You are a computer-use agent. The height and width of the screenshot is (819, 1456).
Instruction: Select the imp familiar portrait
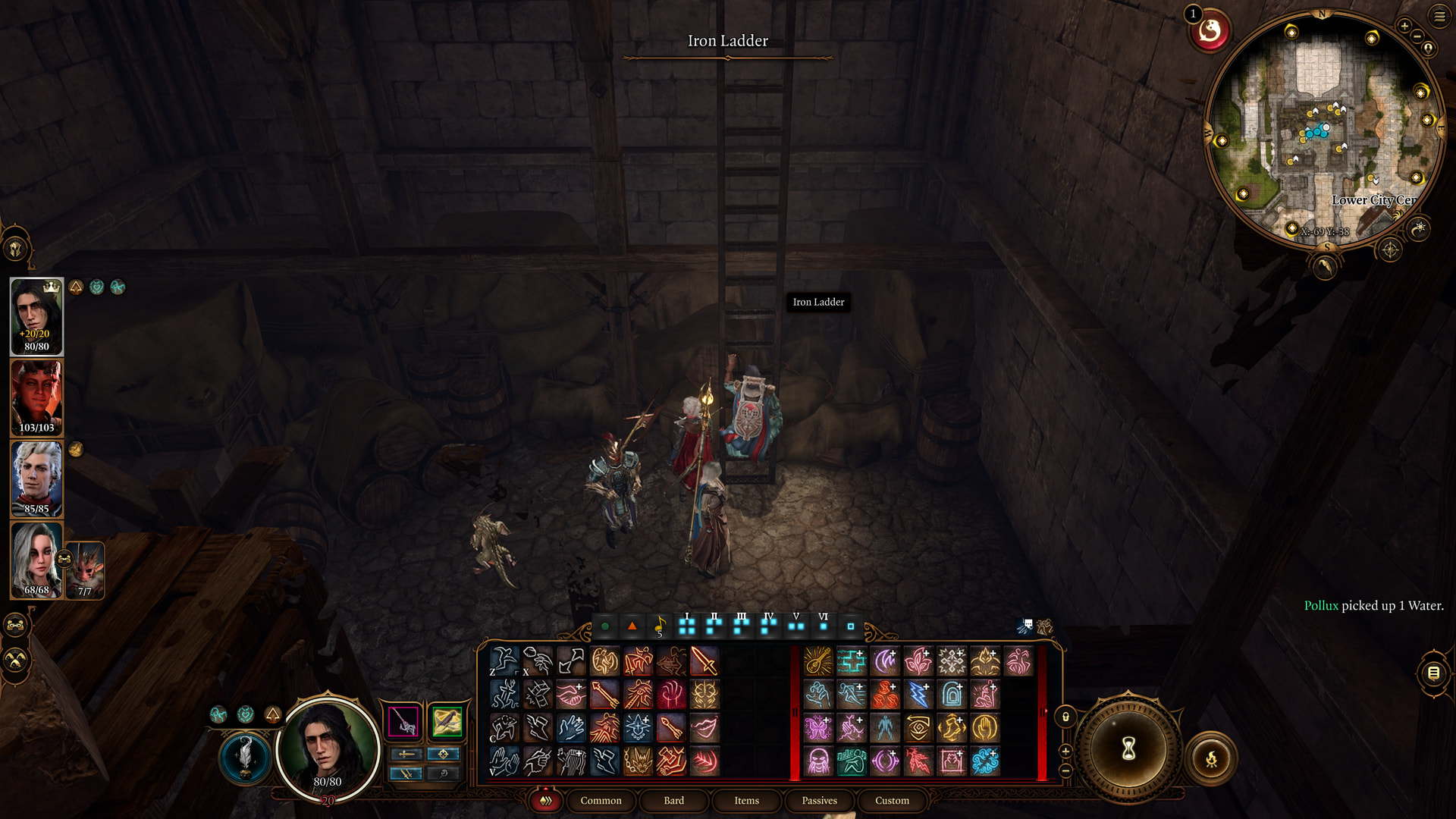85,569
